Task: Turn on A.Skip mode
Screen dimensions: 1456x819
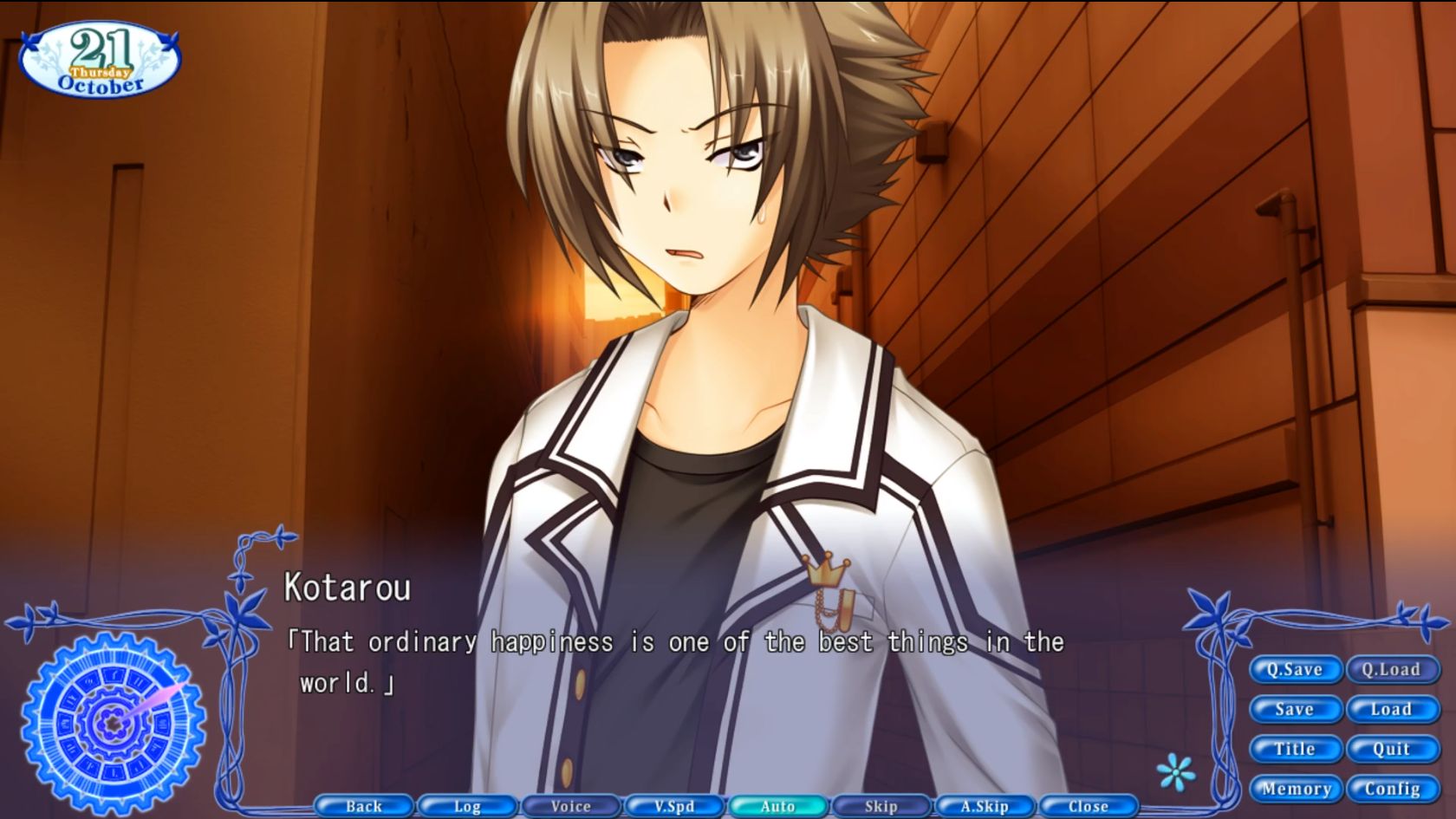Action: click(x=983, y=806)
